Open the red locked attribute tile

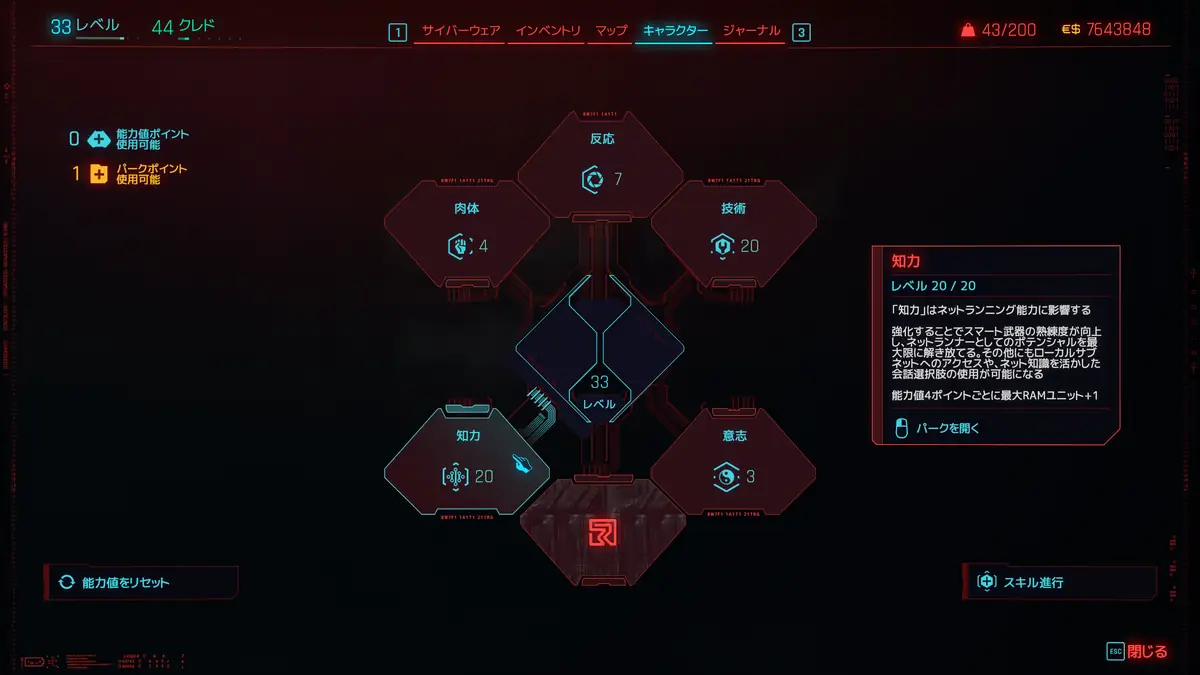pyautogui.click(x=602, y=532)
